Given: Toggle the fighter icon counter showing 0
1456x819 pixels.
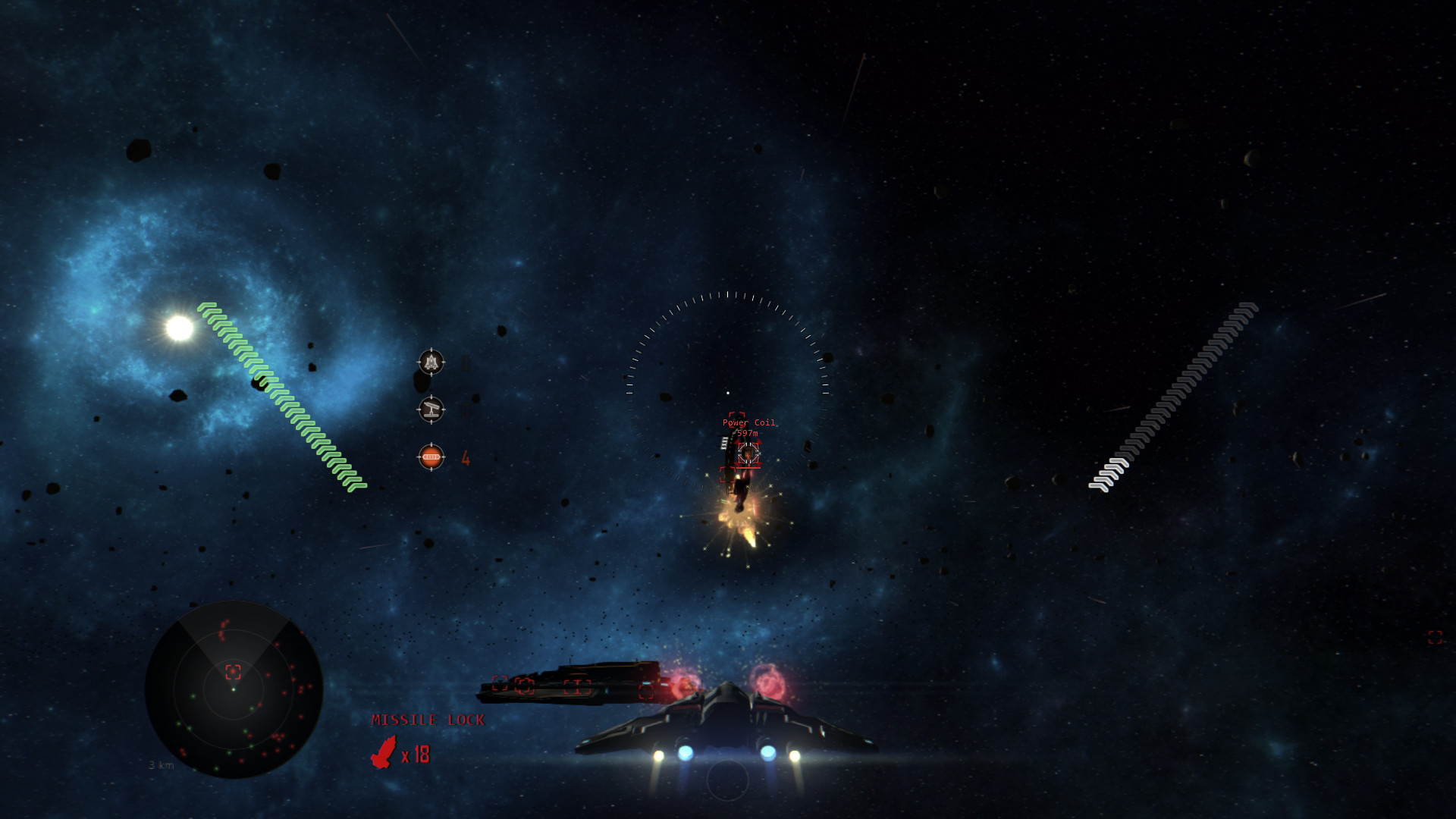Looking at the screenshot, I should pos(466,363).
